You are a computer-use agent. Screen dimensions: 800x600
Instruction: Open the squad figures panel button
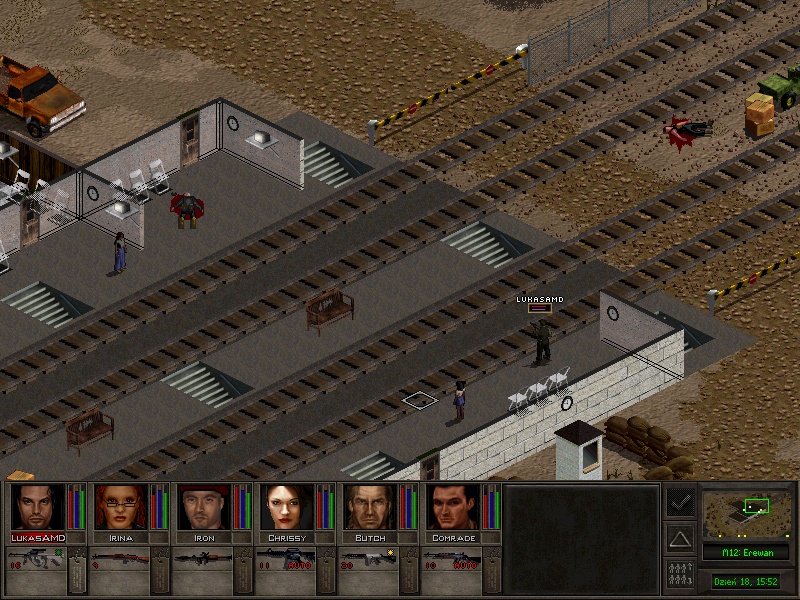[x=680, y=575]
